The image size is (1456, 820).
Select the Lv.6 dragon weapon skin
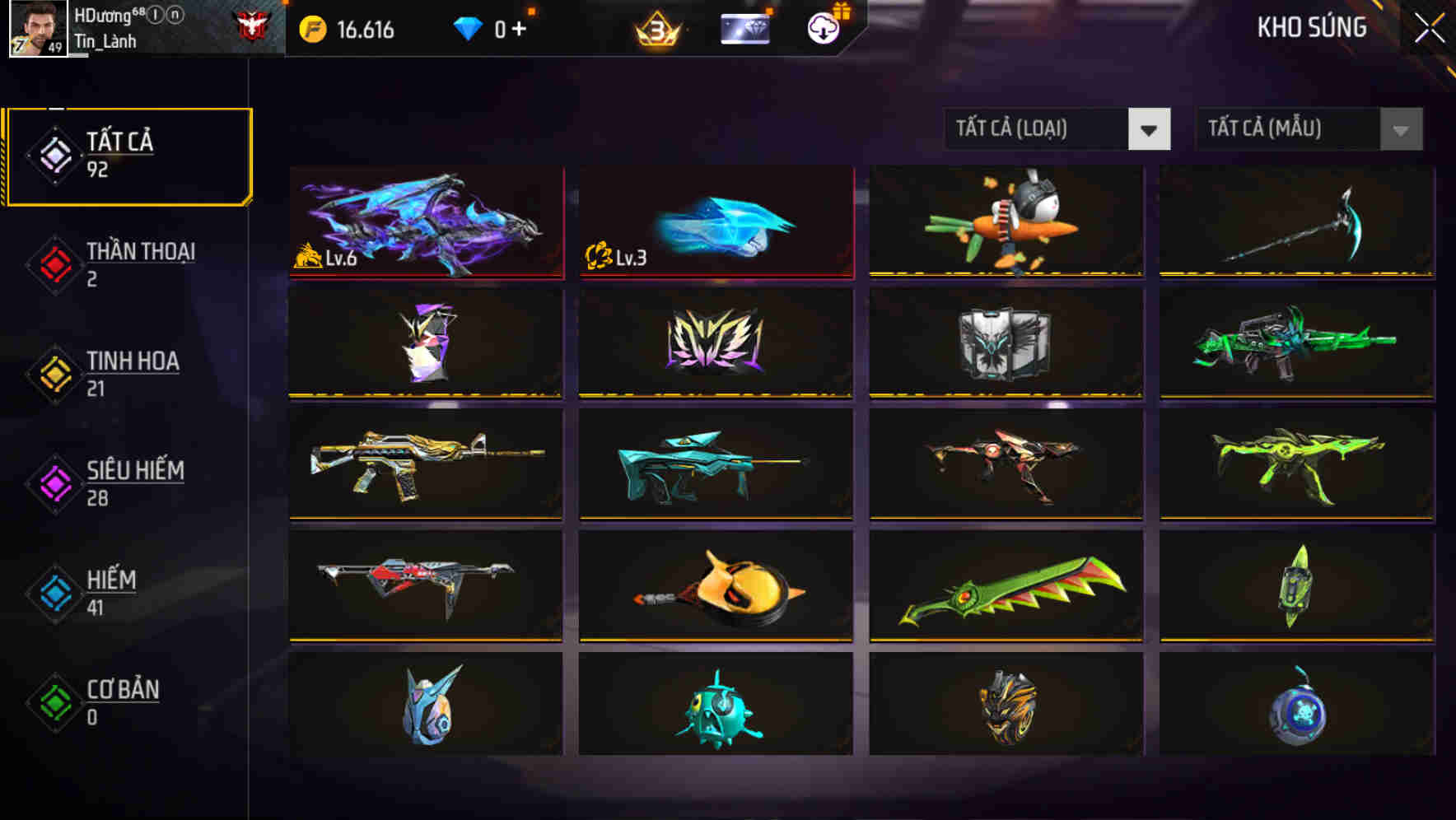click(426, 221)
